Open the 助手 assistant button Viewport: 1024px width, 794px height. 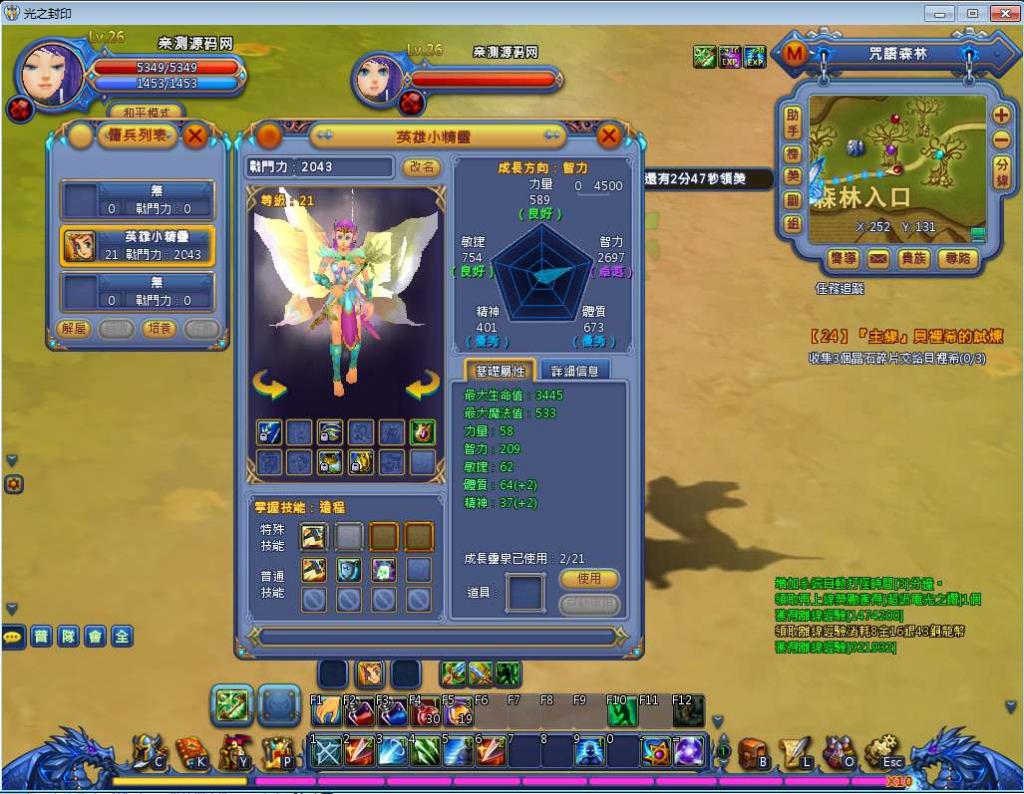[x=793, y=122]
